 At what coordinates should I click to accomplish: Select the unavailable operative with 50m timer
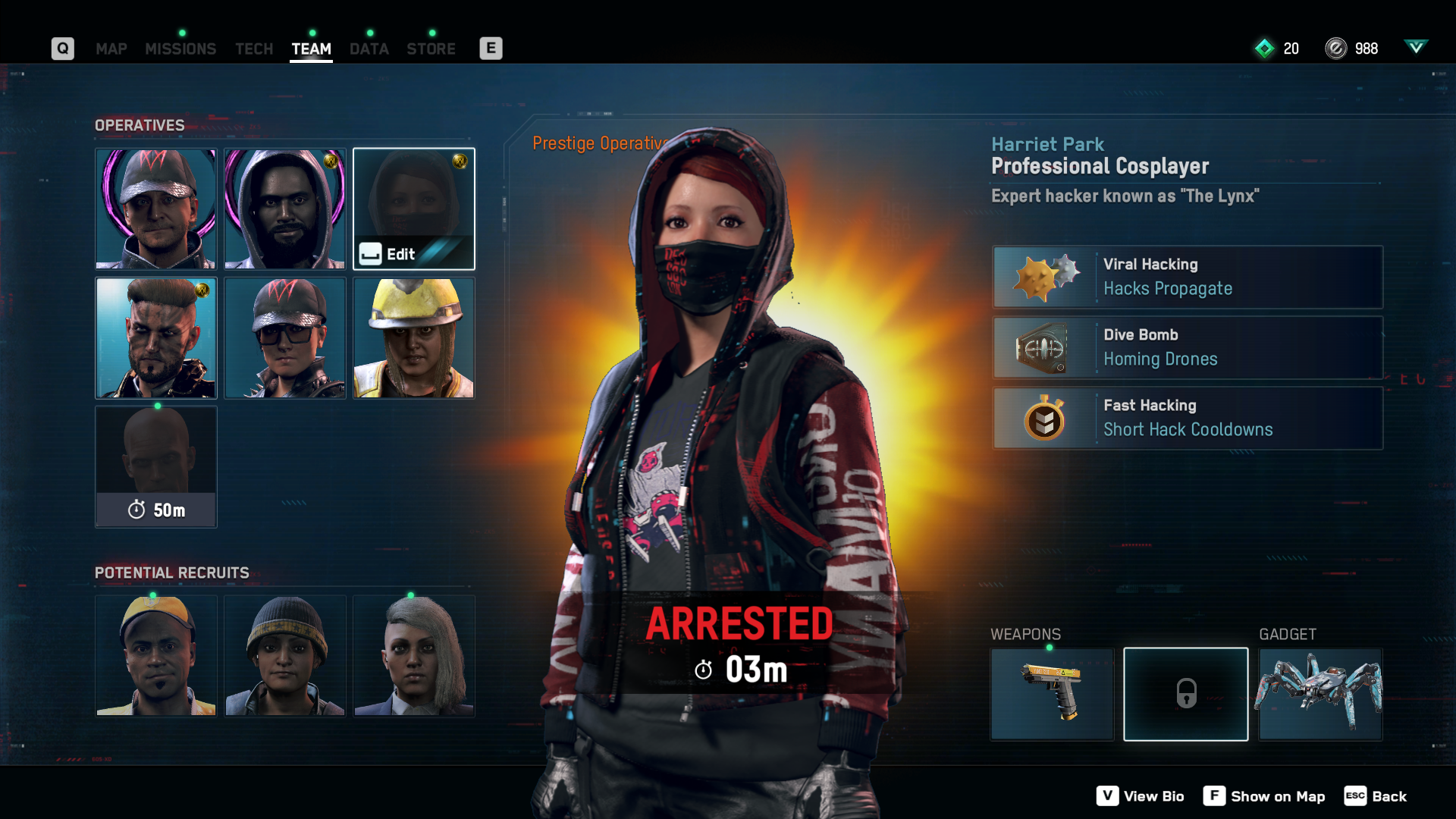[155, 466]
